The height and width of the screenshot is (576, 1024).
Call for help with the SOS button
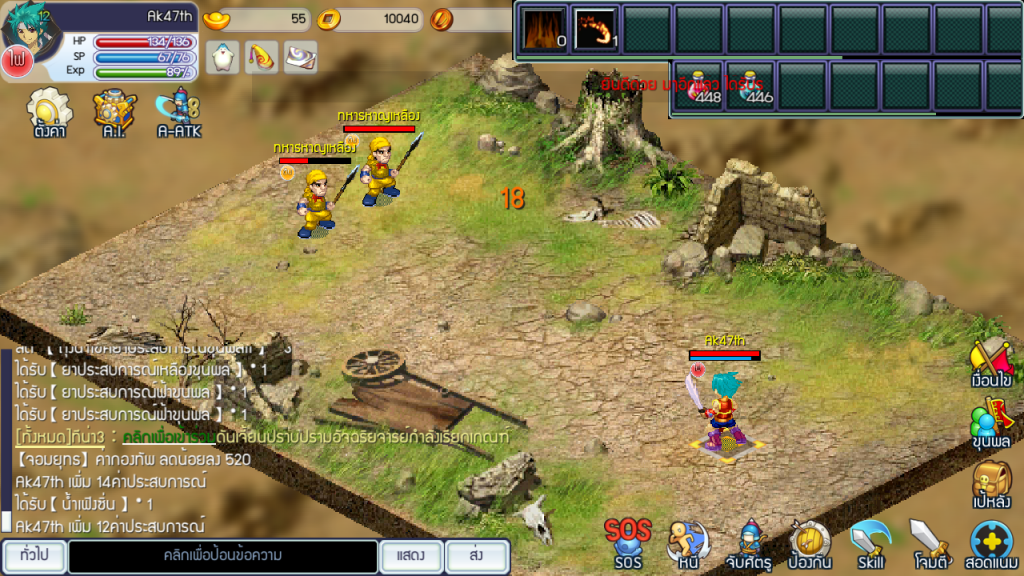click(x=627, y=543)
